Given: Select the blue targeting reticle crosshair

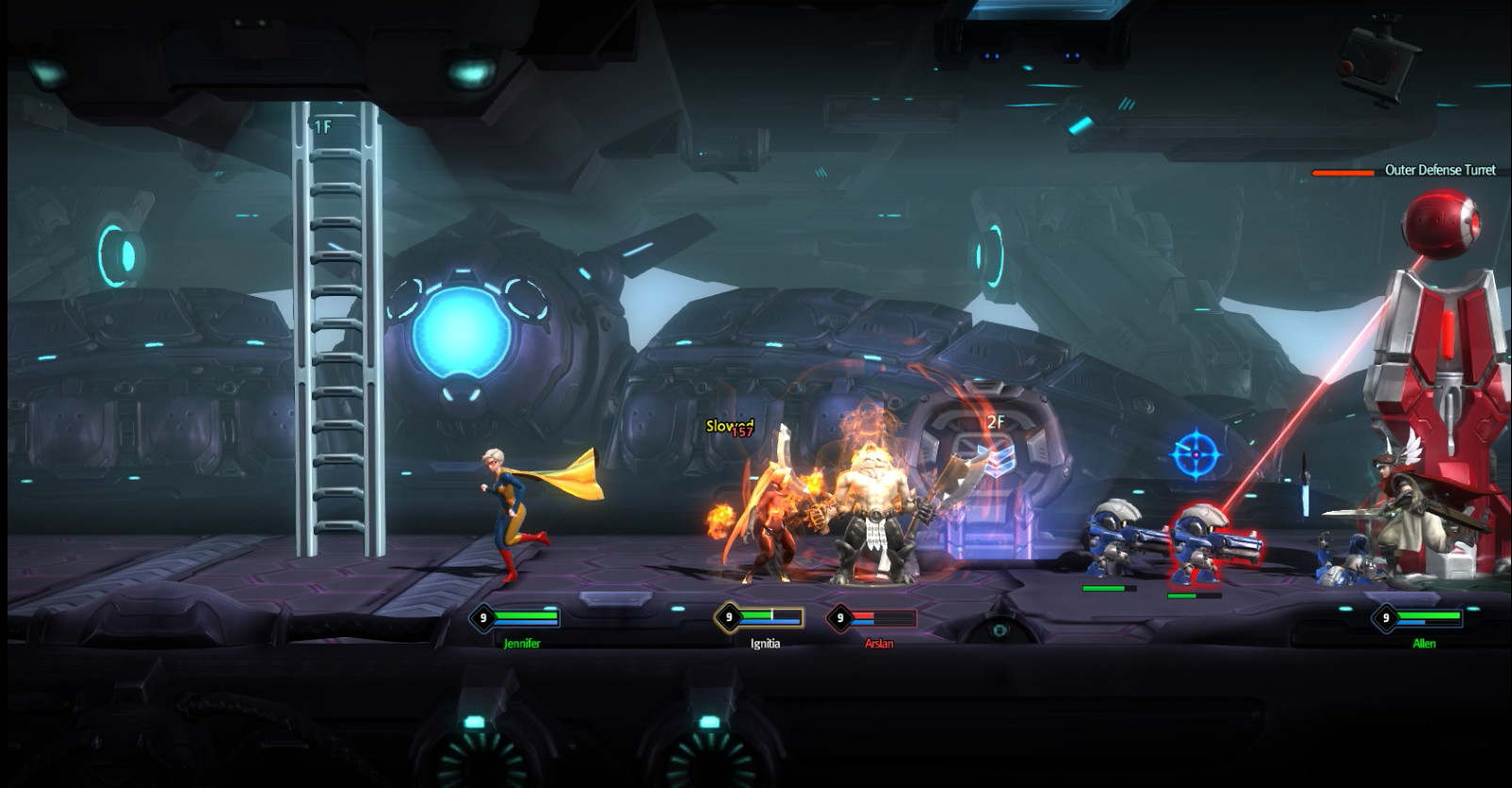Looking at the screenshot, I should [1195, 452].
